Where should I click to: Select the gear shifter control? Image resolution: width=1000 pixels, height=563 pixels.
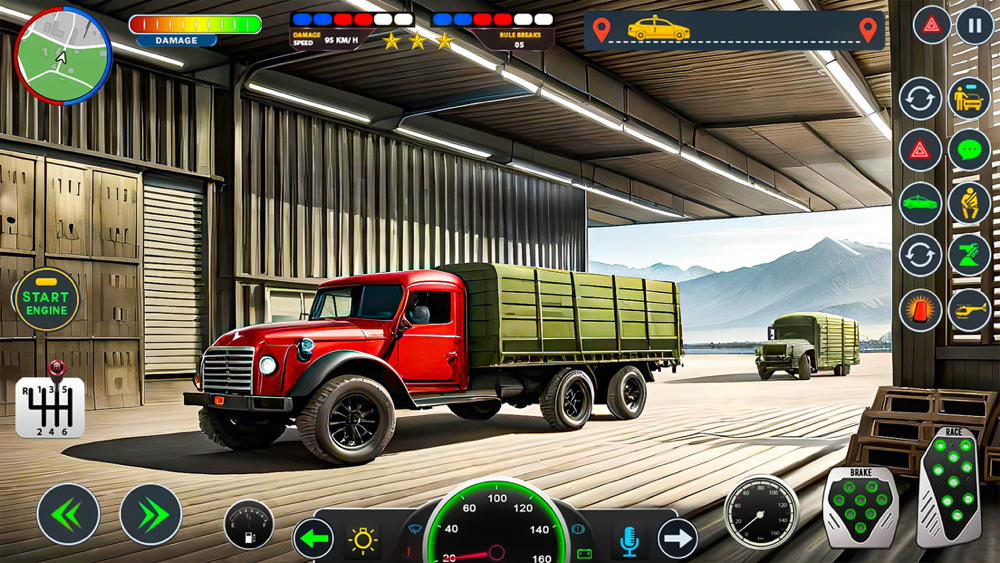pyautogui.click(x=50, y=404)
